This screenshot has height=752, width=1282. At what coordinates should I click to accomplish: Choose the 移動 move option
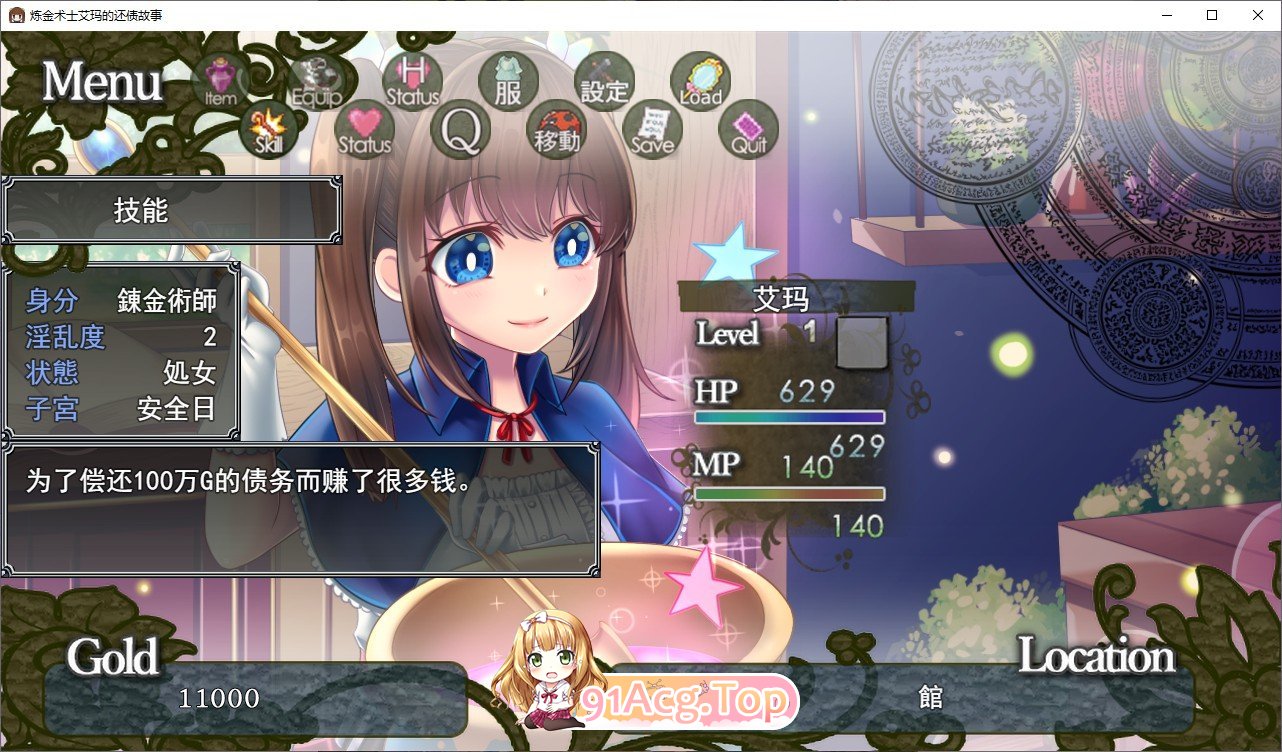556,130
